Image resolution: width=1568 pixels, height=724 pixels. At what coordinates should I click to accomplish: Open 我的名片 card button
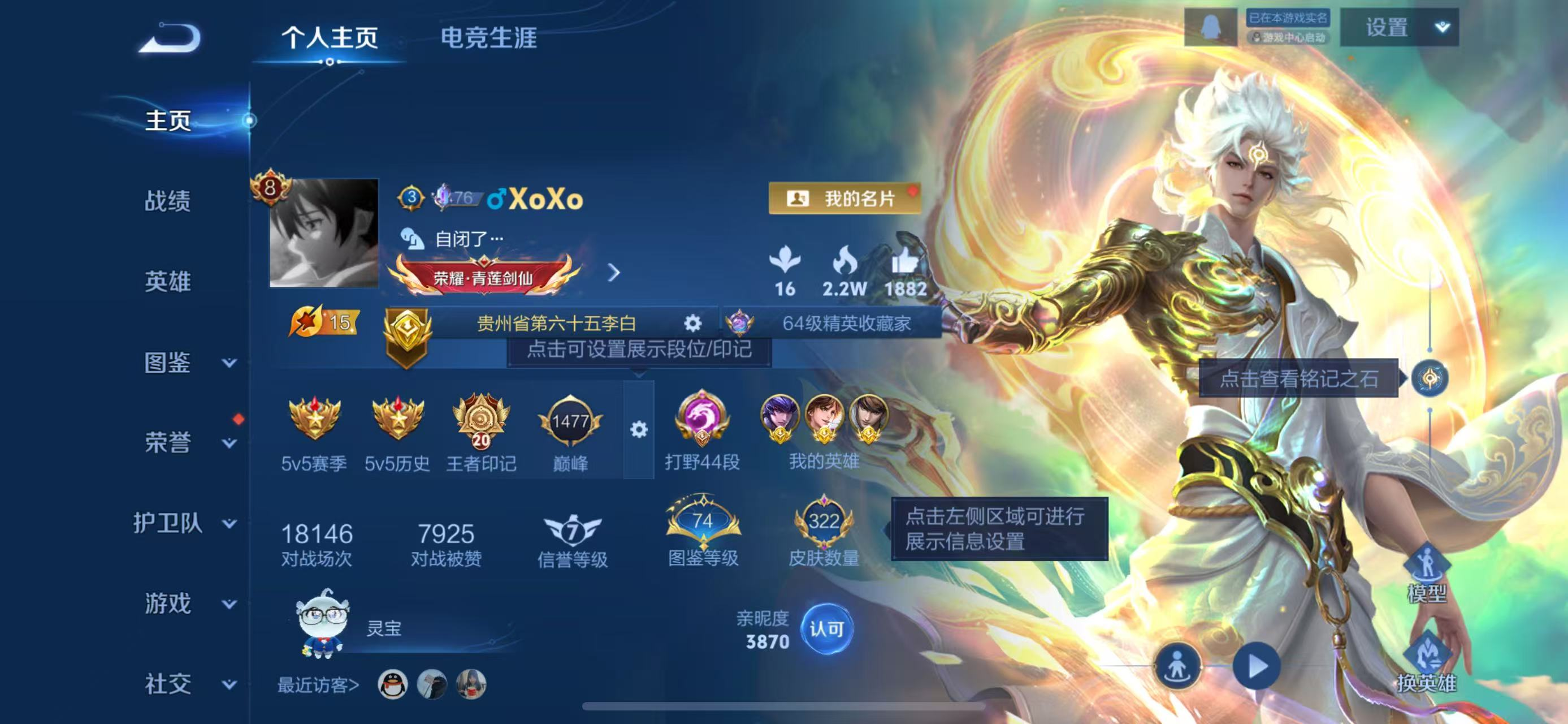coord(847,199)
